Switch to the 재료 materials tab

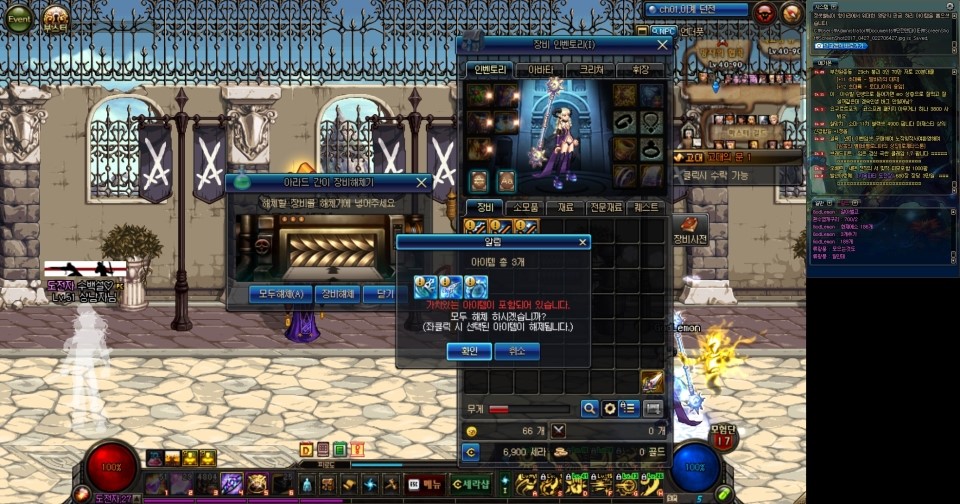(x=566, y=207)
